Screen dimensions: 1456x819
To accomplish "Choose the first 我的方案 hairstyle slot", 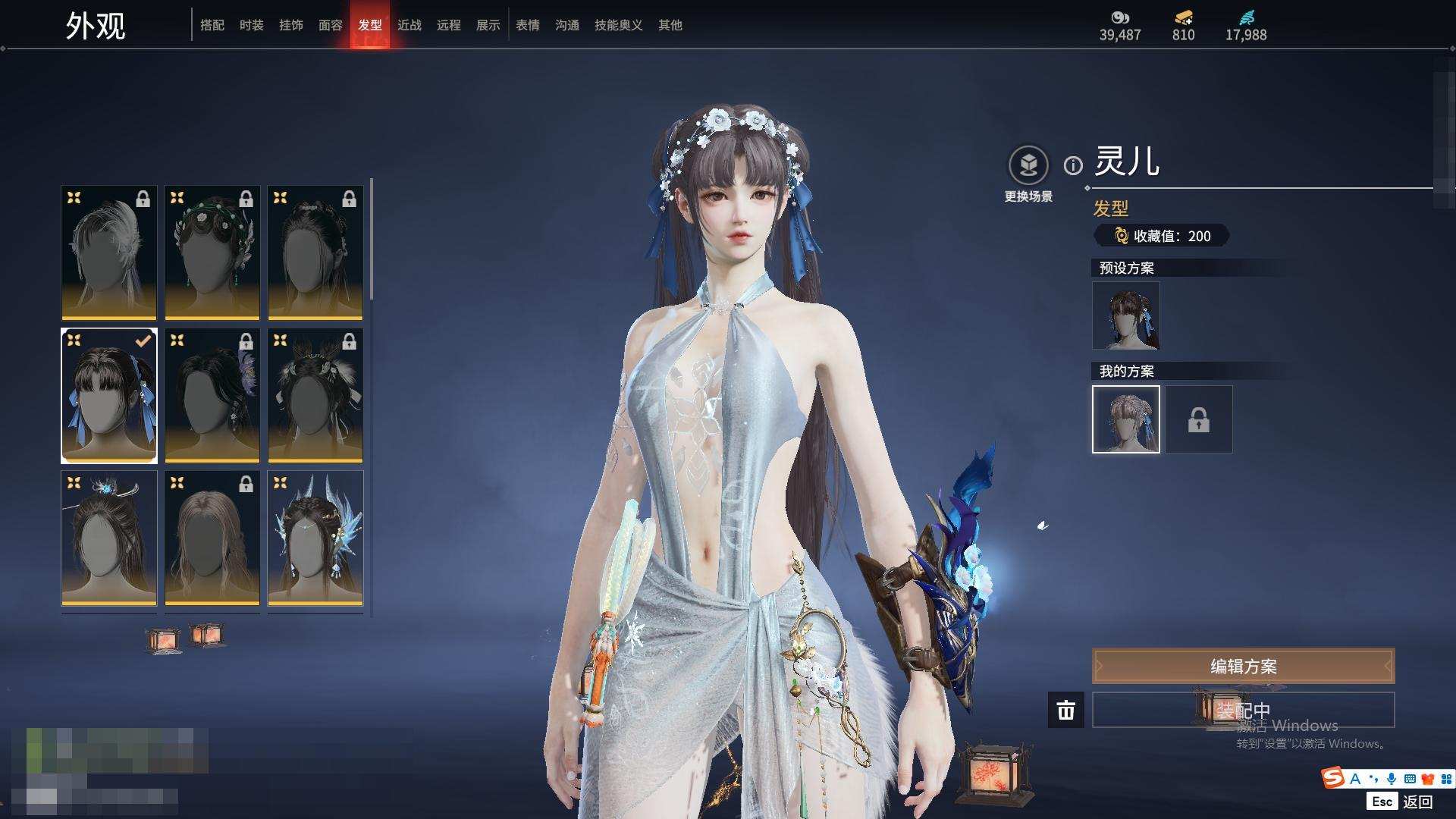I will pyautogui.click(x=1126, y=419).
